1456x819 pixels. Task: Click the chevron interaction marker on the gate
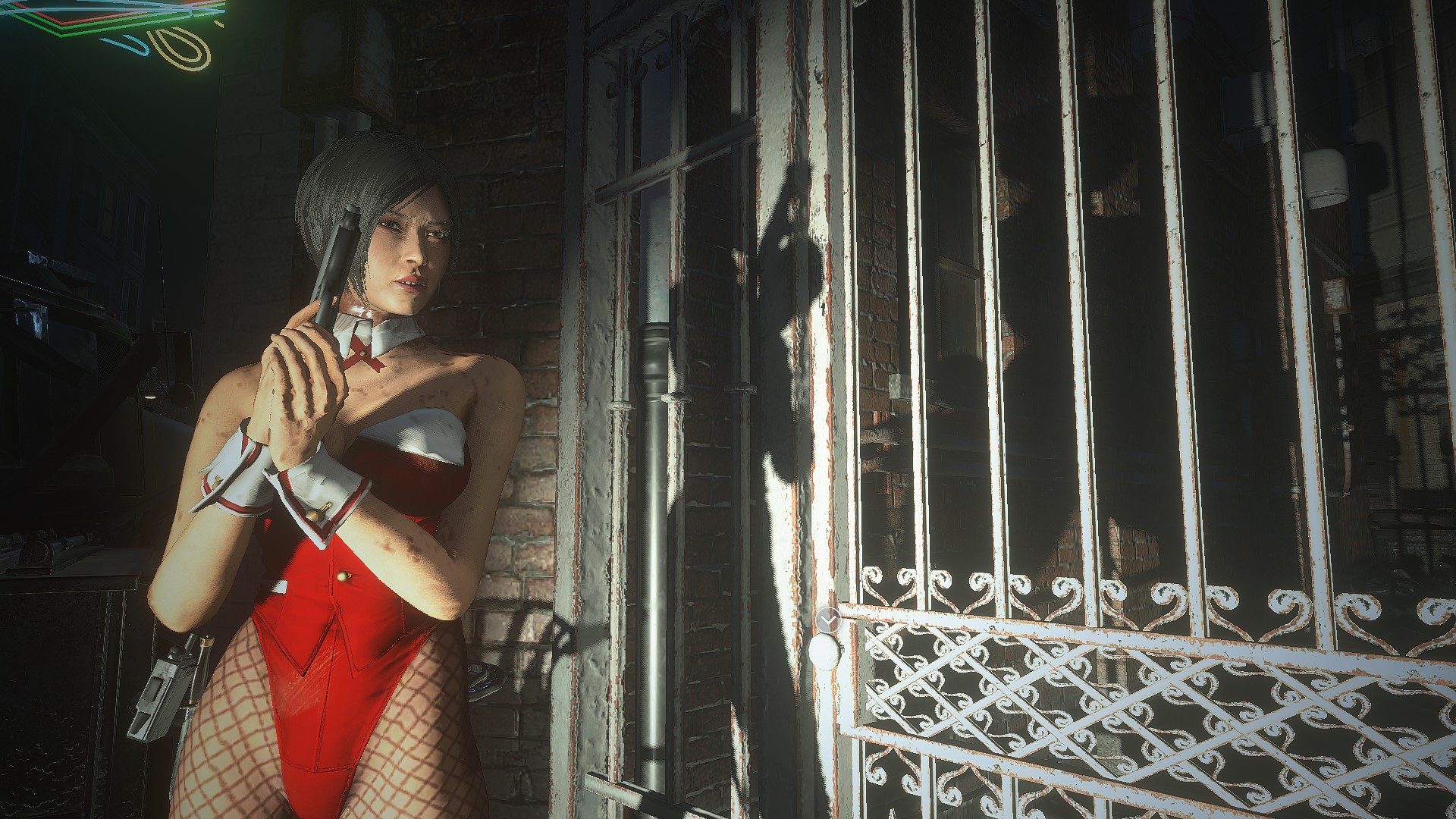click(x=830, y=621)
